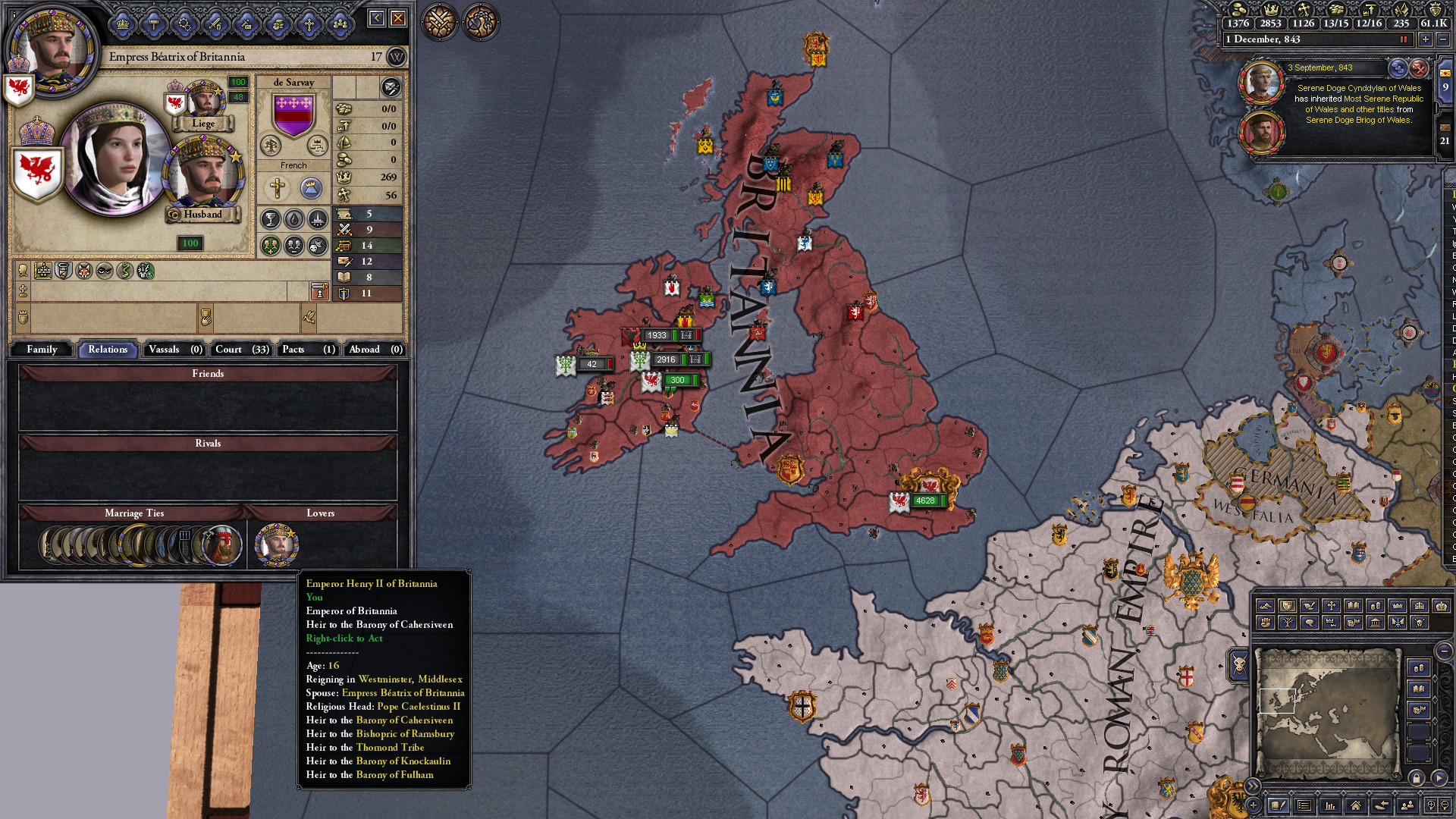Switch to the terrain map mode
This screenshot has height=819, width=1456.
[1265, 604]
